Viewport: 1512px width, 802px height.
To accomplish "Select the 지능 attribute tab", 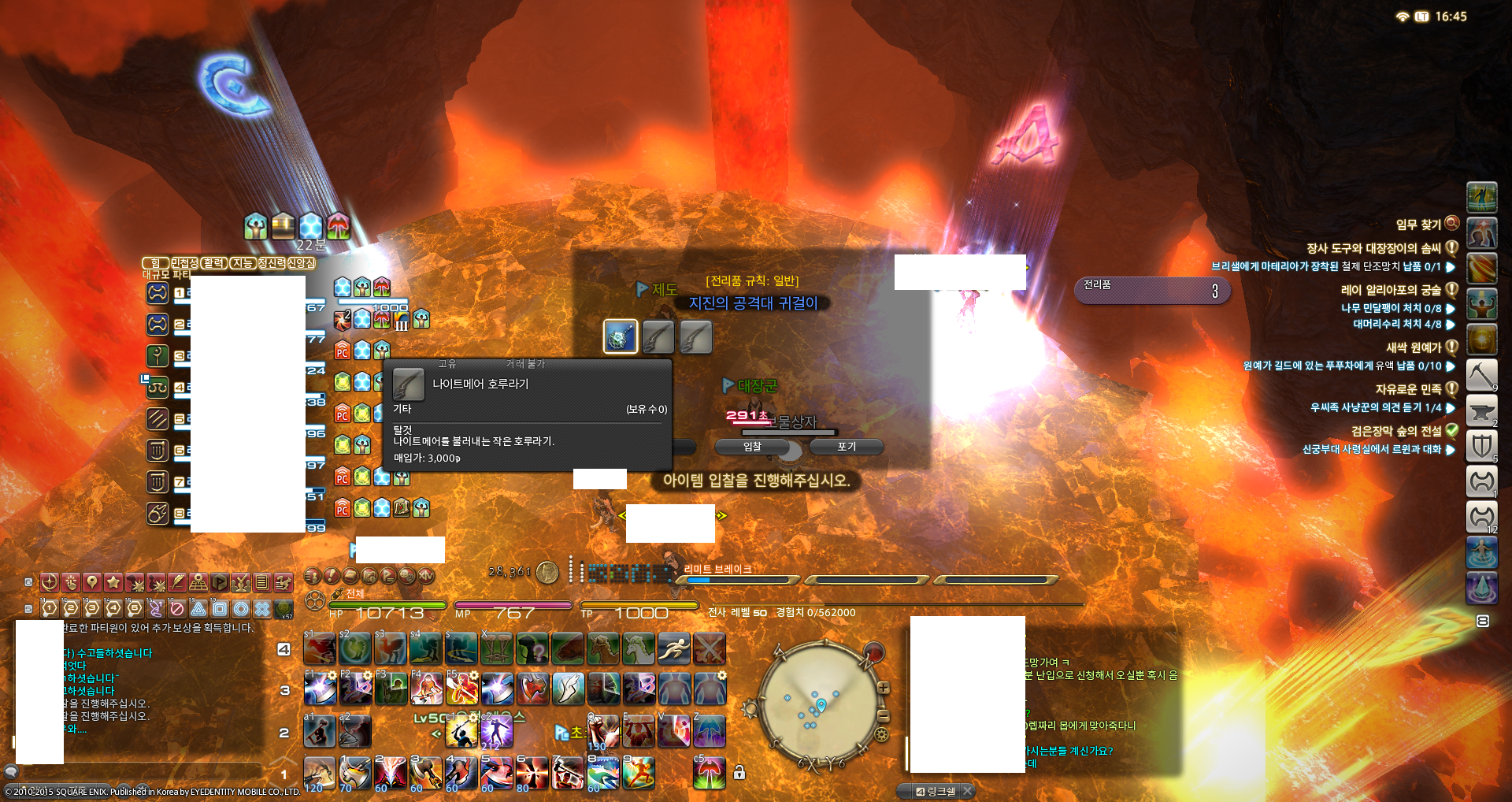I will (x=242, y=263).
